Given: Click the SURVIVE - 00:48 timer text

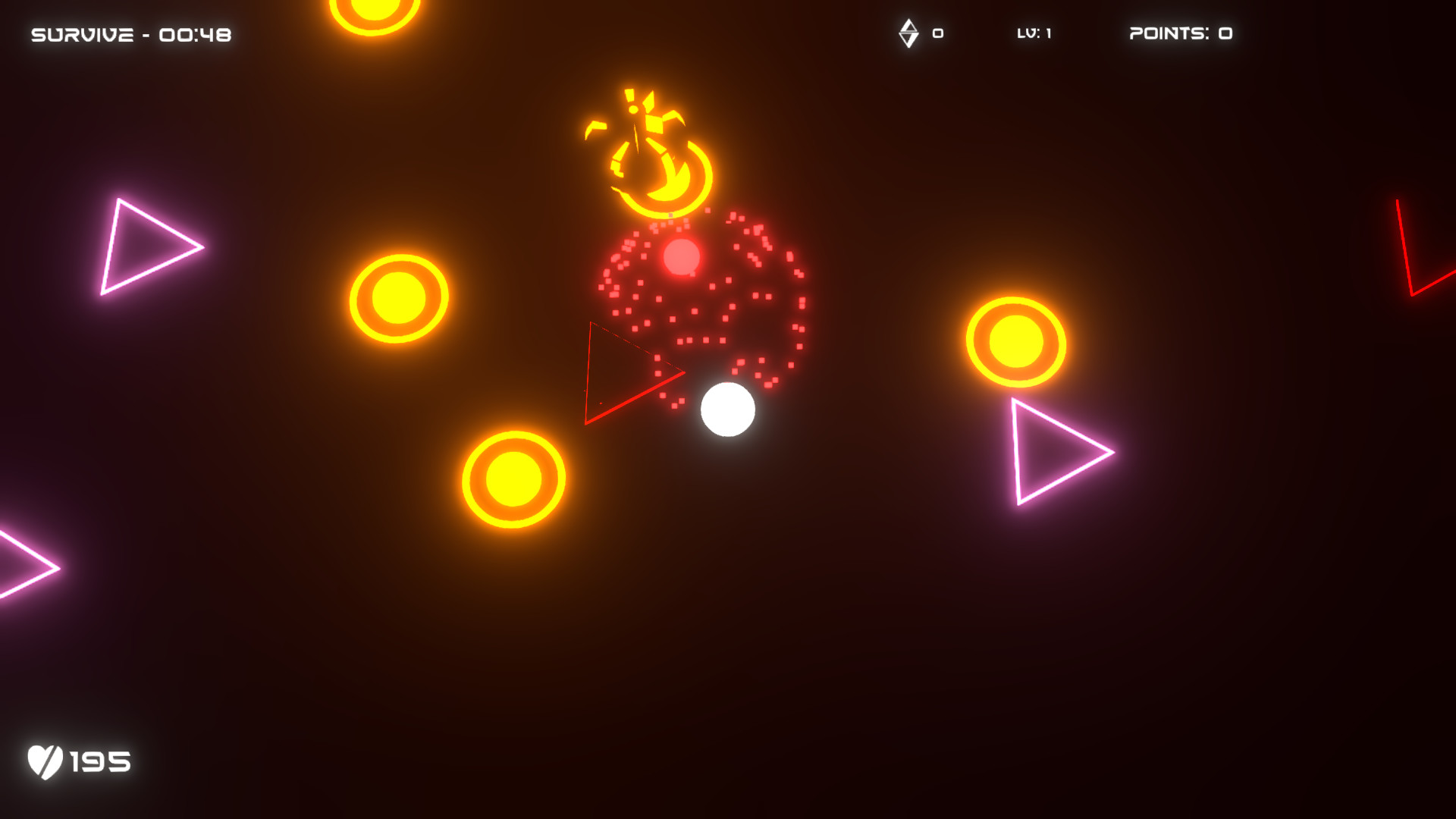Looking at the screenshot, I should click(130, 33).
